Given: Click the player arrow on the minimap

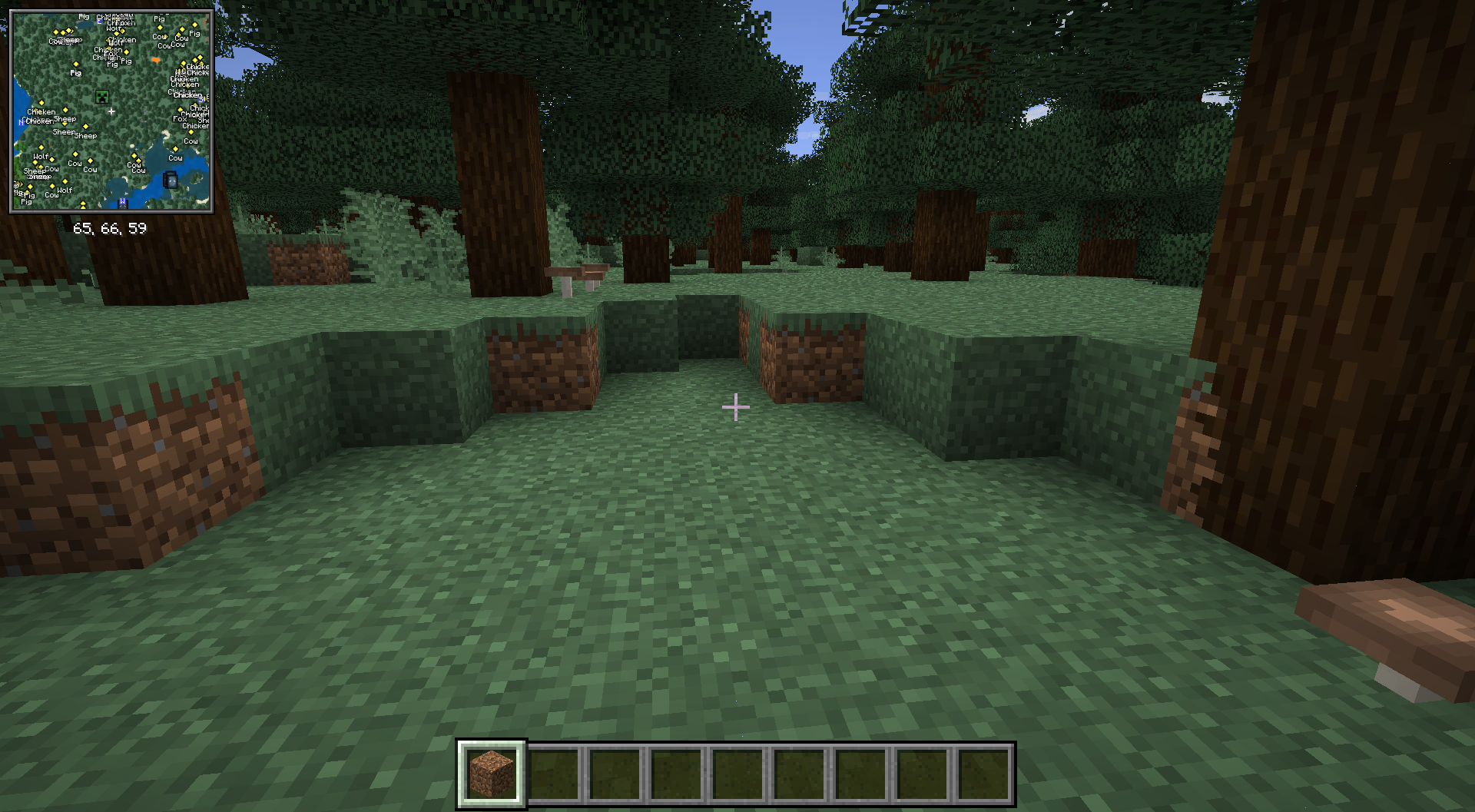Looking at the screenshot, I should coord(111,111).
